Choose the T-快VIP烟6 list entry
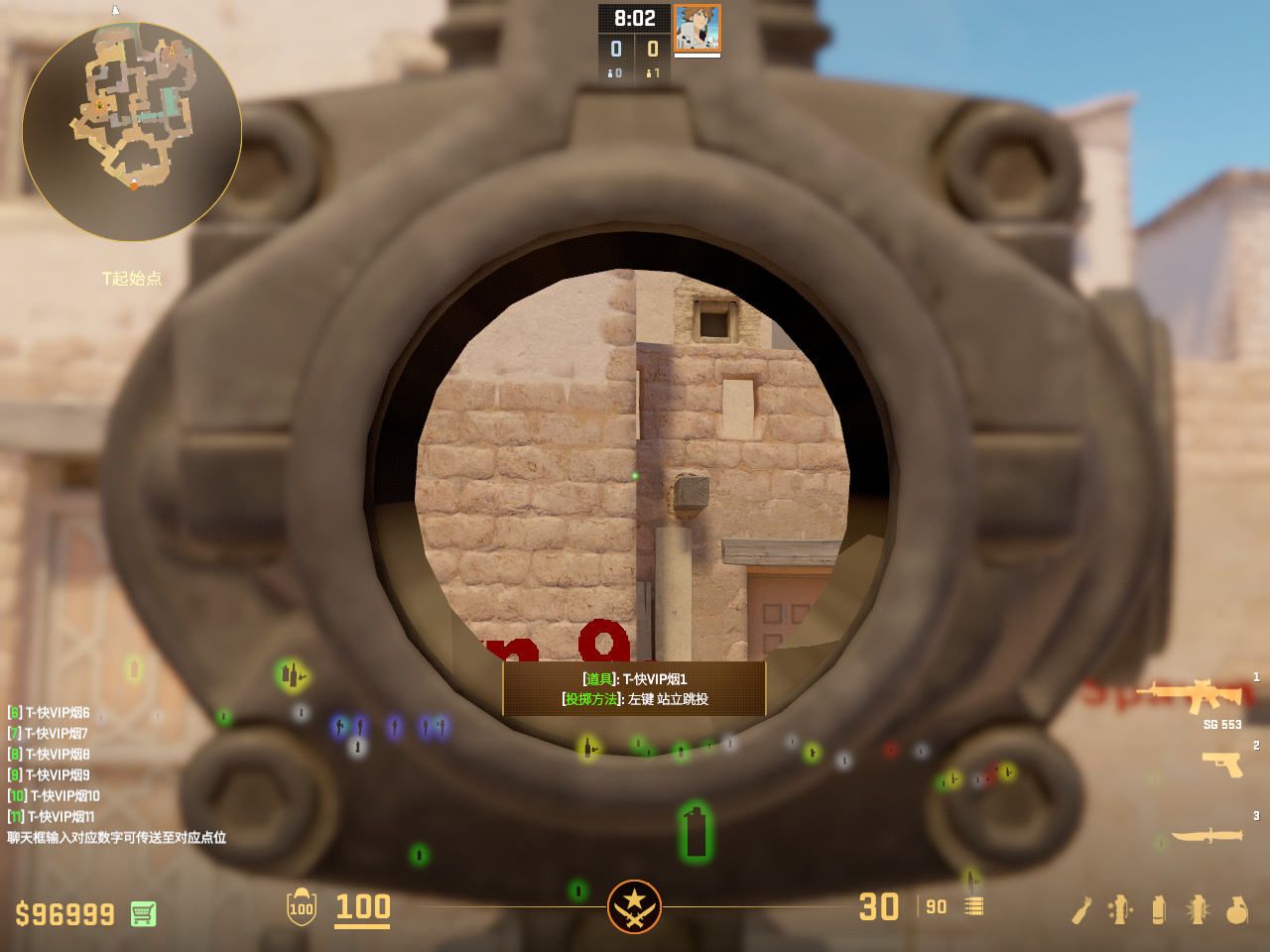Screen dimensions: 1270x952 click(x=49, y=712)
